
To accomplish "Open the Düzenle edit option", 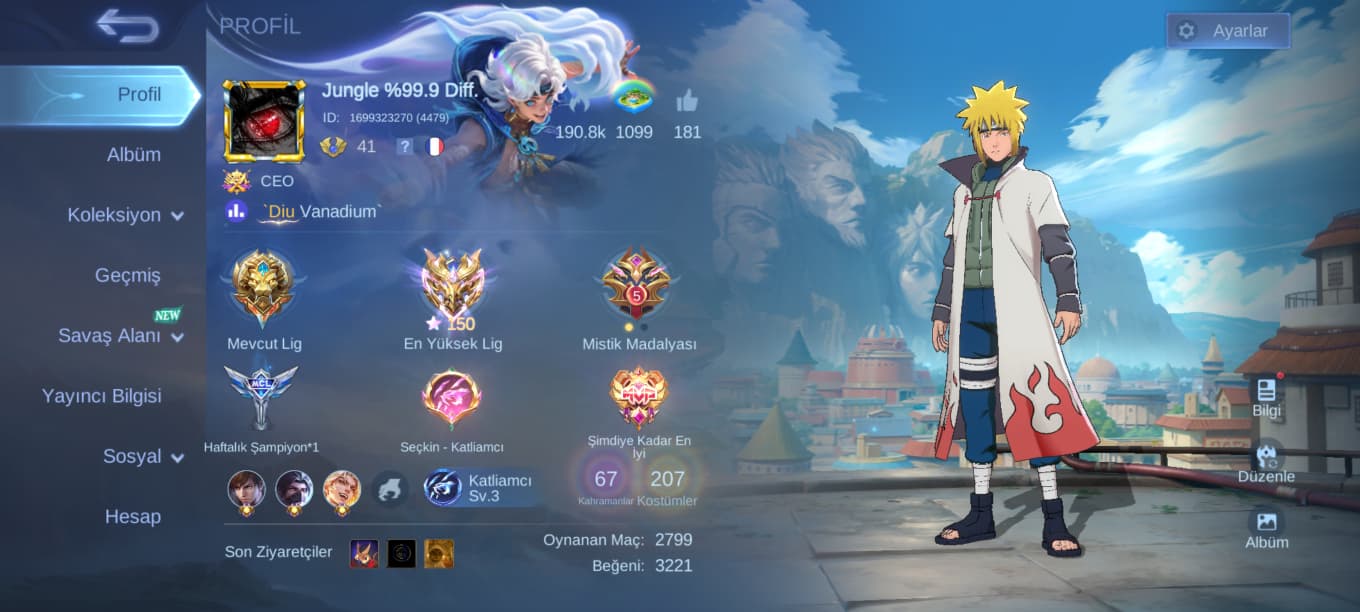I will [1266, 462].
